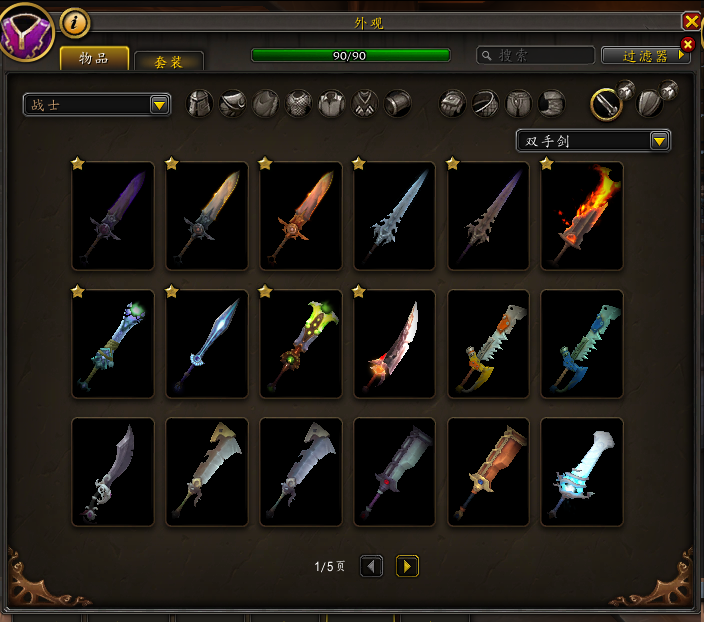Open the round info button
This screenshot has height=622, width=704.
click(75, 21)
